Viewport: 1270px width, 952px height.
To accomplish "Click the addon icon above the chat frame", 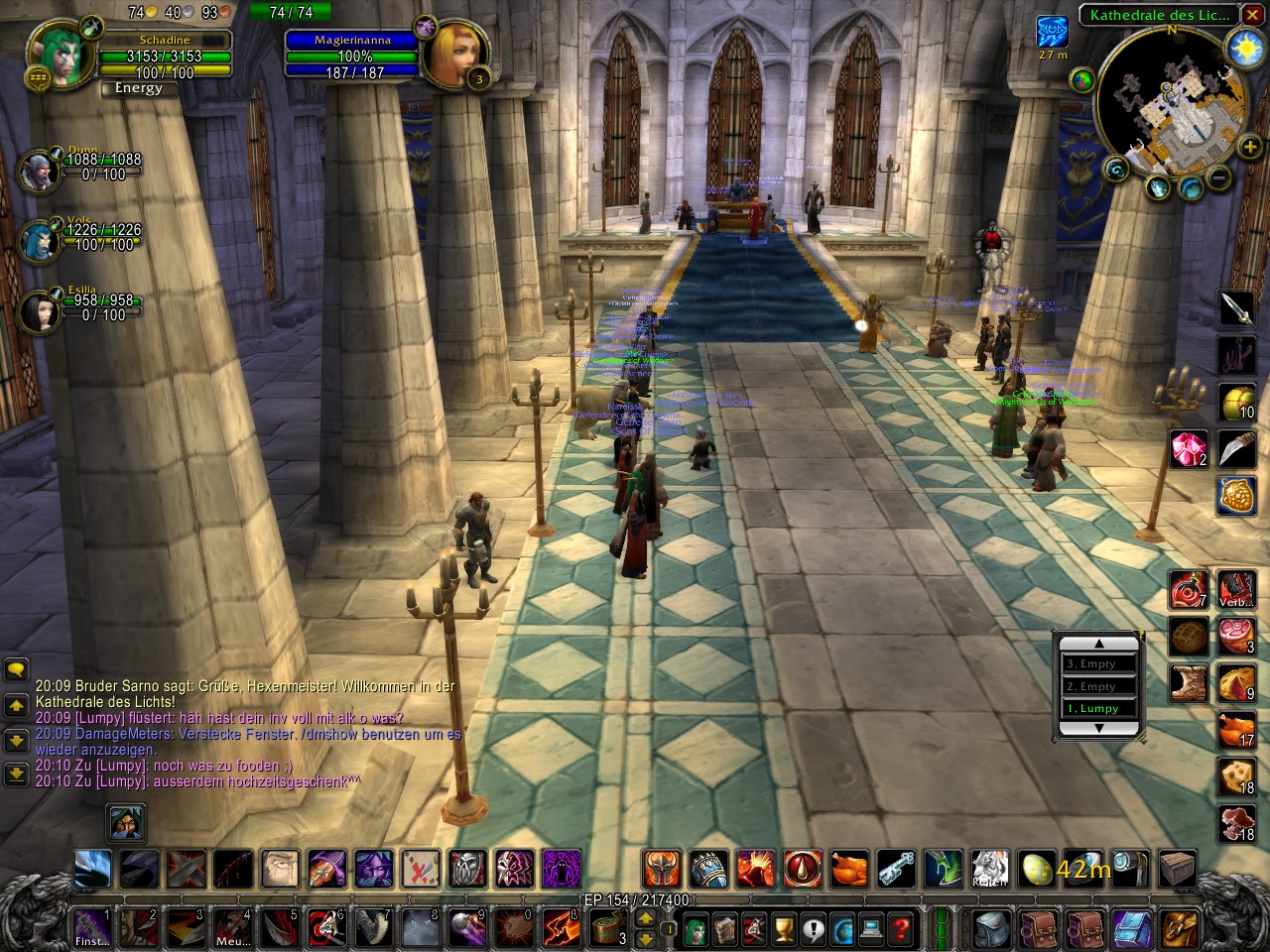I will click(x=126, y=823).
